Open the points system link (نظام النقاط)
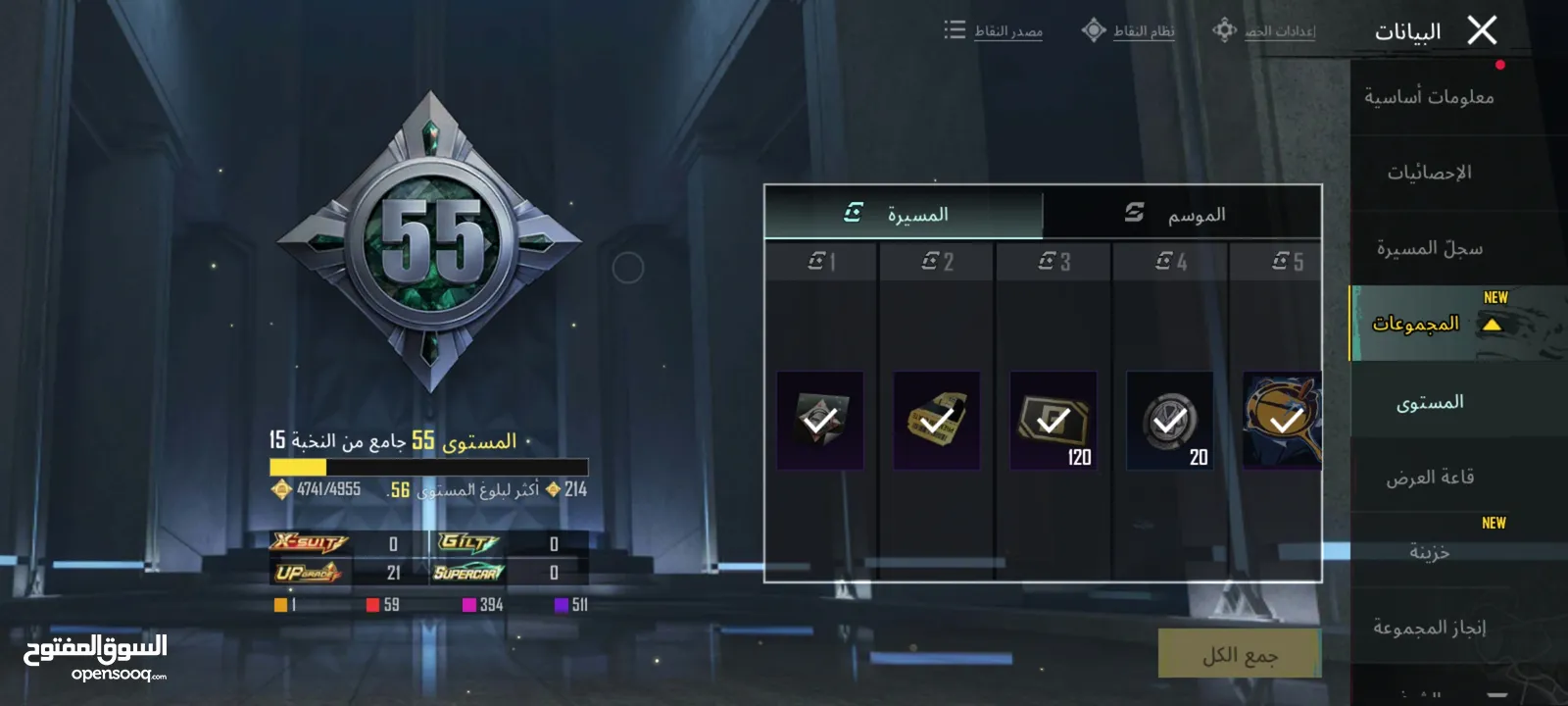The image size is (1568, 706). pos(1129,31)
